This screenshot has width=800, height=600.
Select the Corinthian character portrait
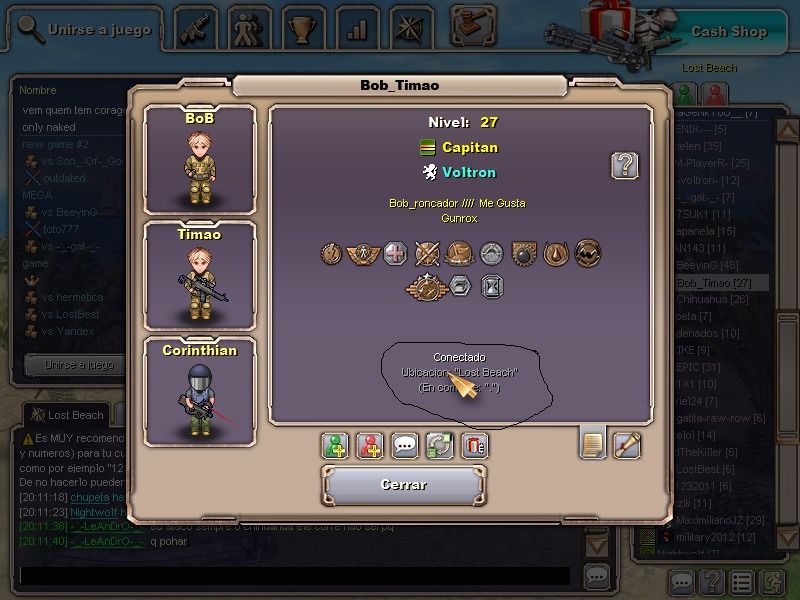pos(200,392)
